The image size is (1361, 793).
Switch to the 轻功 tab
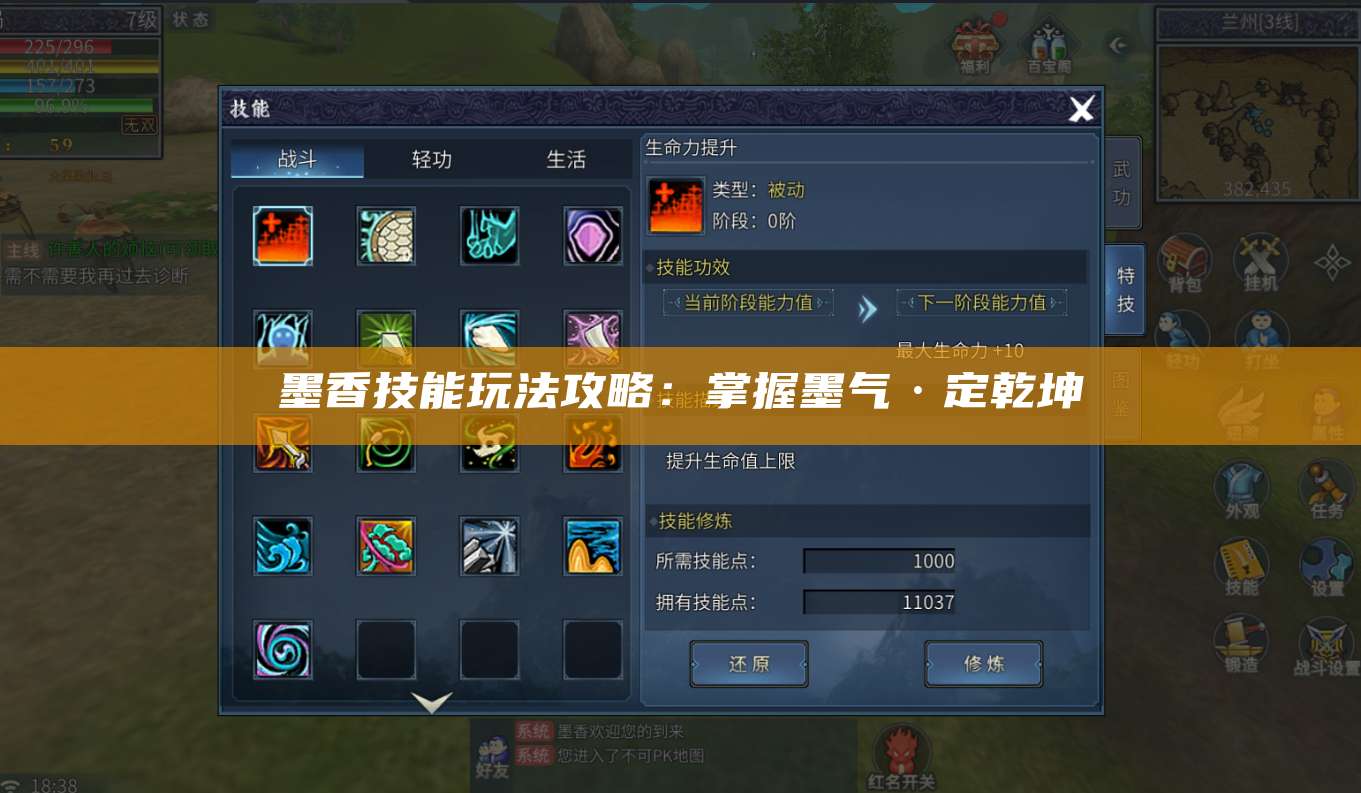pyautogui.click(x=430, y=159)
